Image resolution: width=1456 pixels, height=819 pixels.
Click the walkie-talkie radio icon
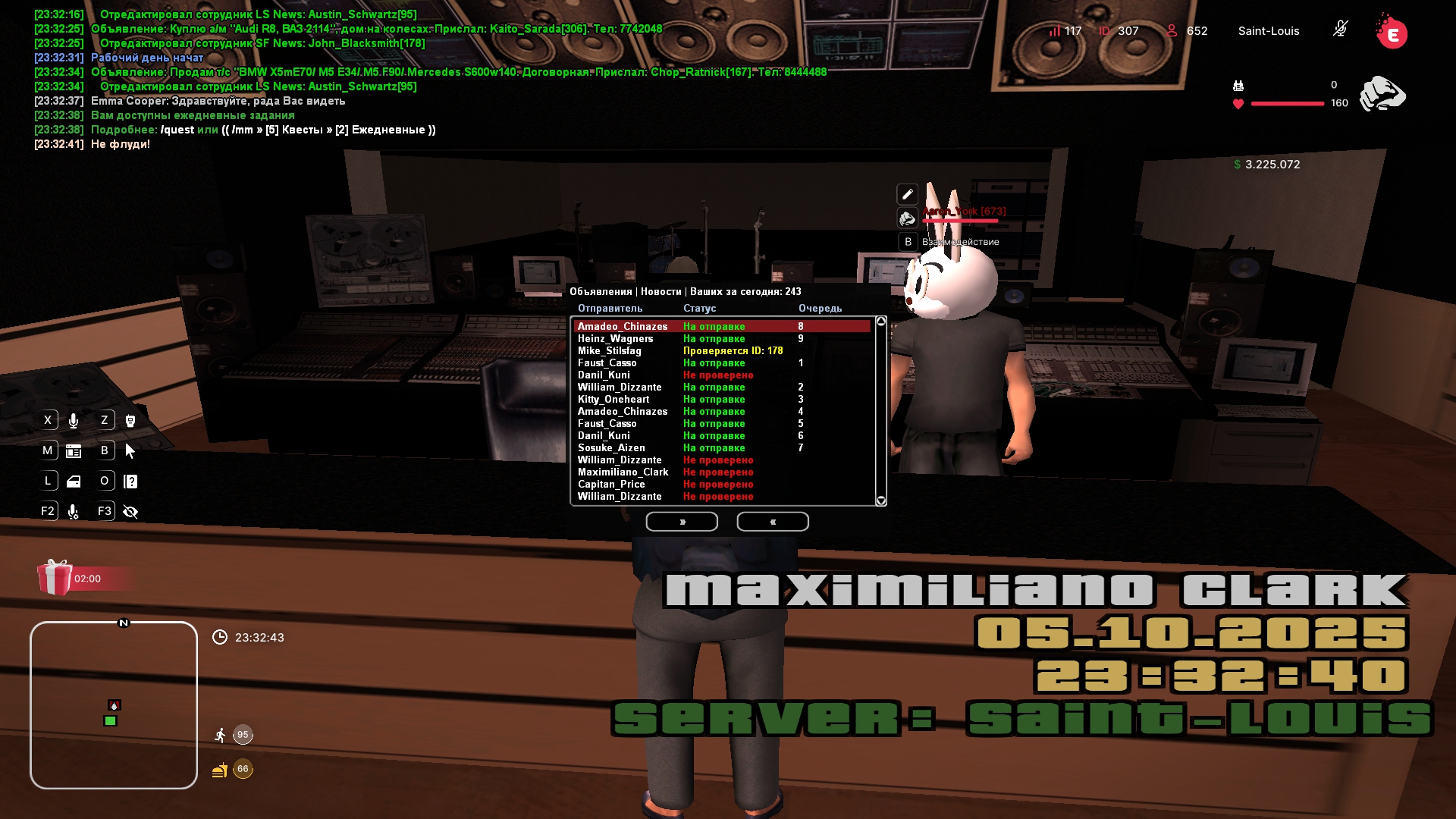pos(130,421)
